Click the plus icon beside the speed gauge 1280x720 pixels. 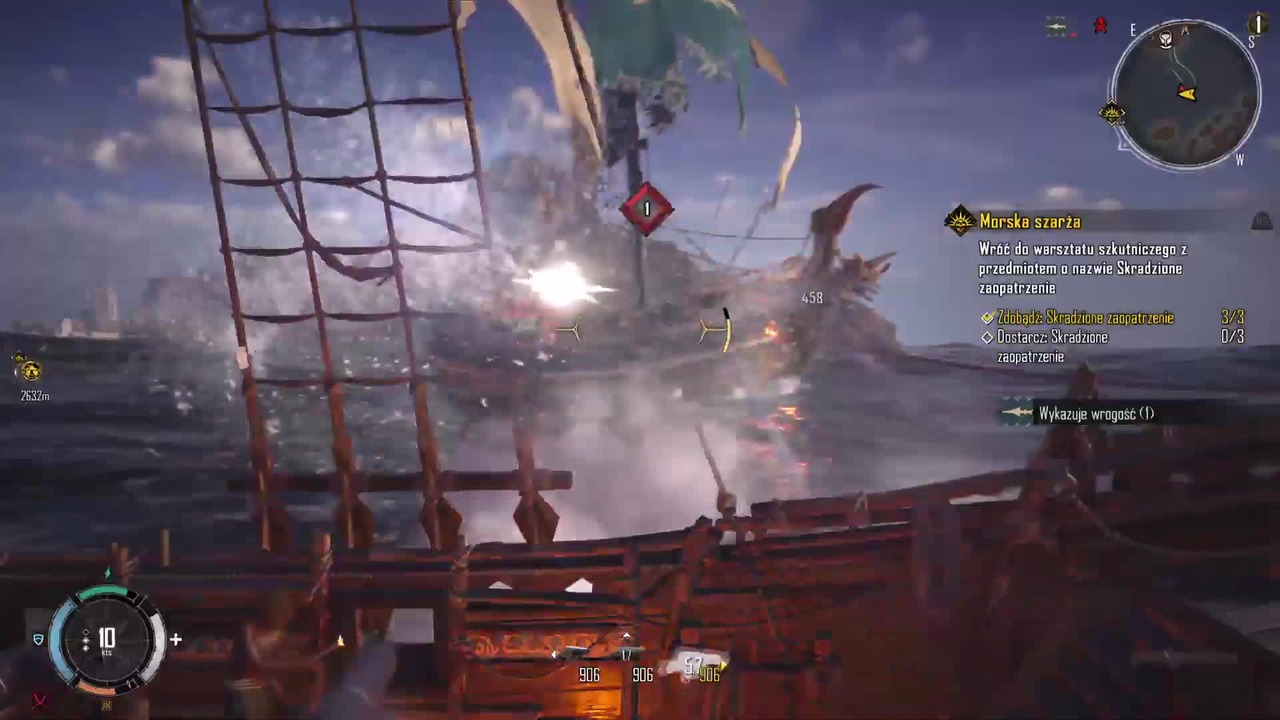pyautogui.click(x=176, y=639)
